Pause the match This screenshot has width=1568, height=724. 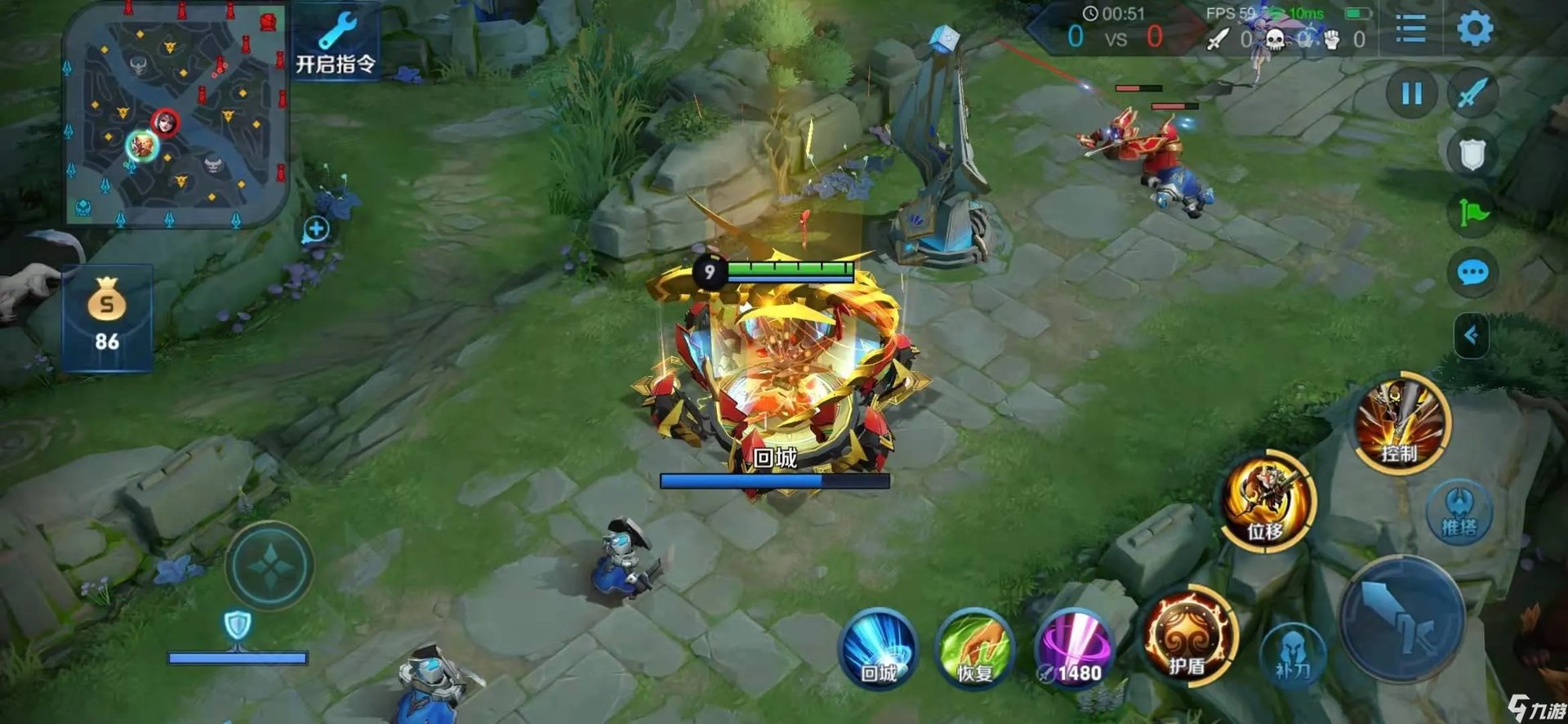click(1412, 94)
